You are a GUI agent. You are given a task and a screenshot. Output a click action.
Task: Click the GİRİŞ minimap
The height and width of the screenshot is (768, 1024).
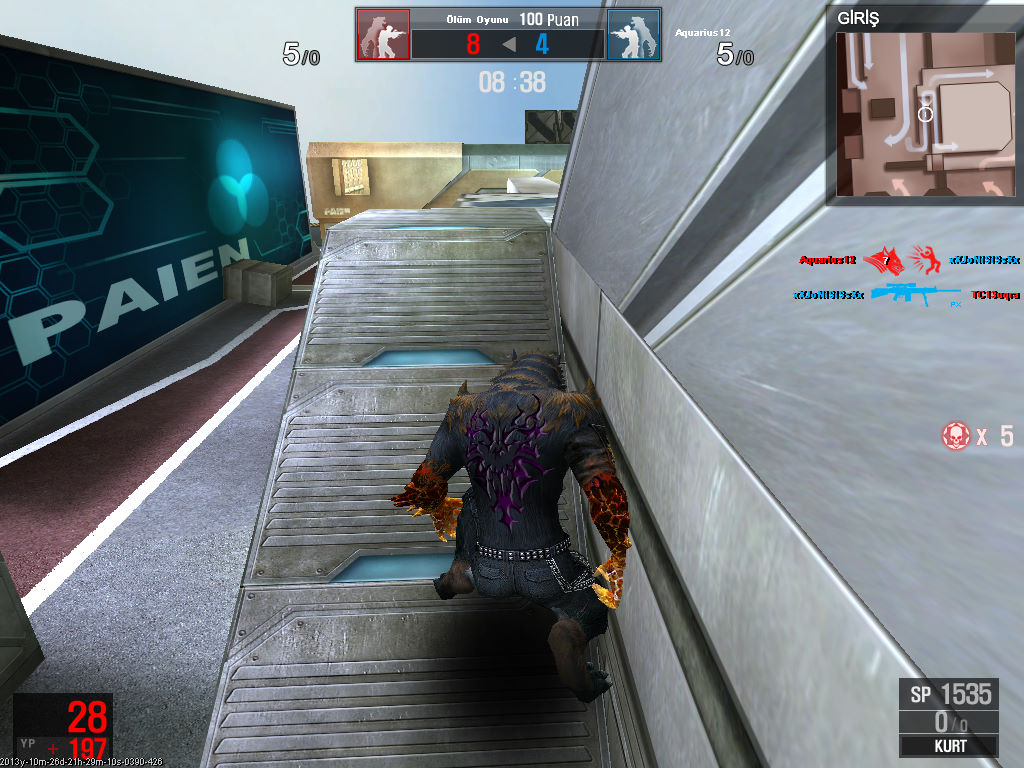click(925, 113)
